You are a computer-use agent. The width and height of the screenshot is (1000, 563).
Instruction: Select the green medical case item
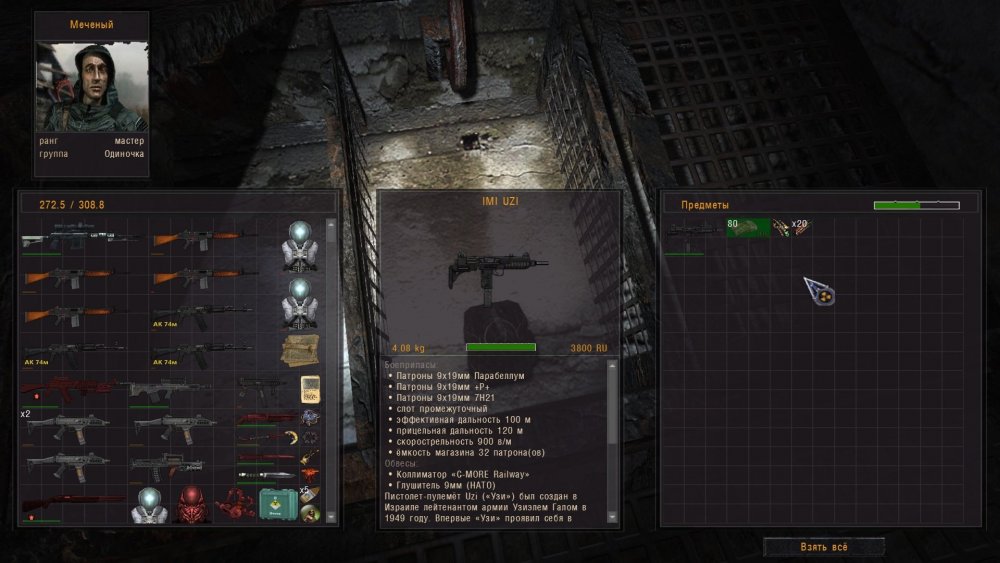point(276,505)
